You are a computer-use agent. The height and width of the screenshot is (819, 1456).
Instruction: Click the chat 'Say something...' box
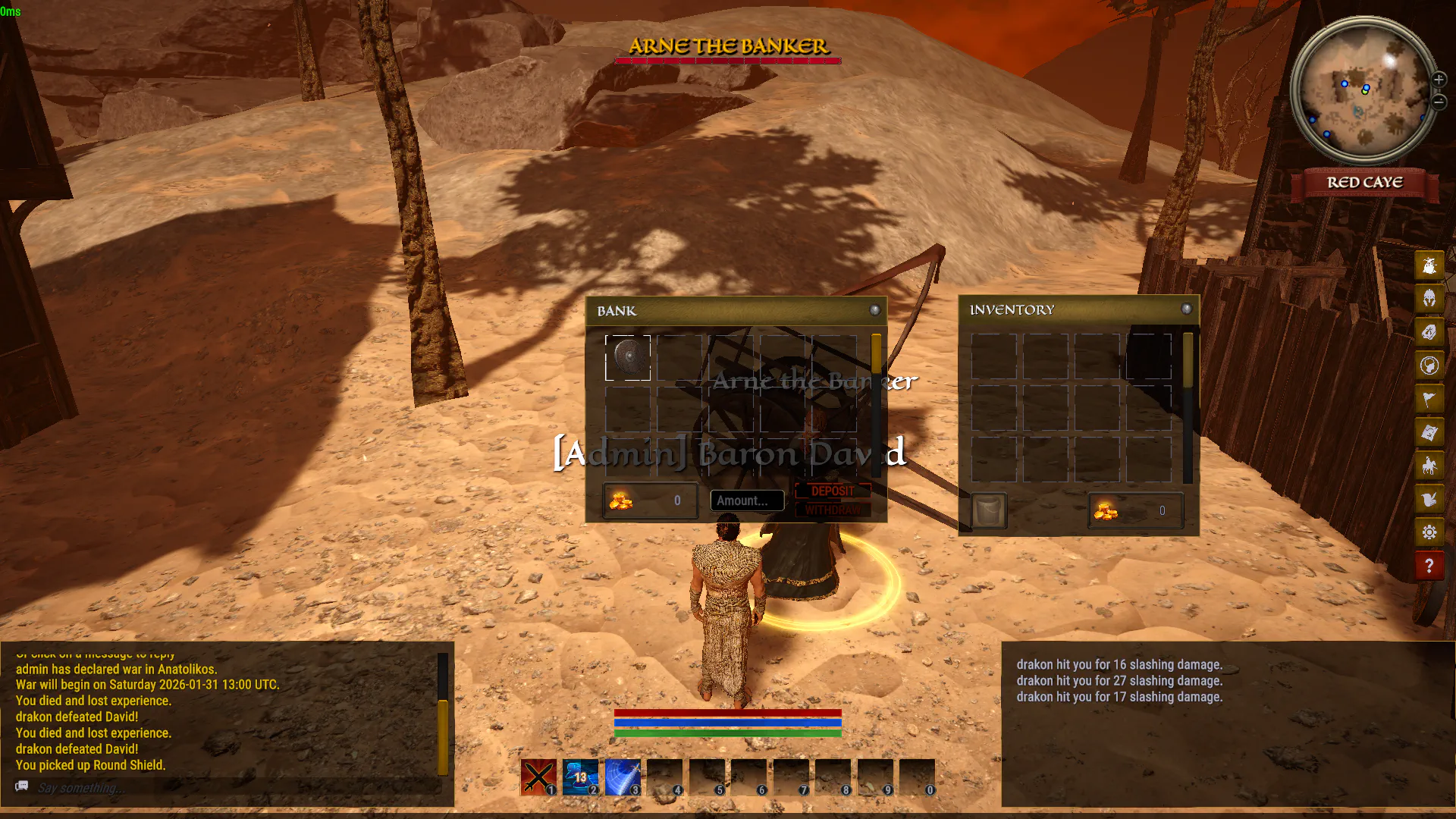click(x=227, y=788)
